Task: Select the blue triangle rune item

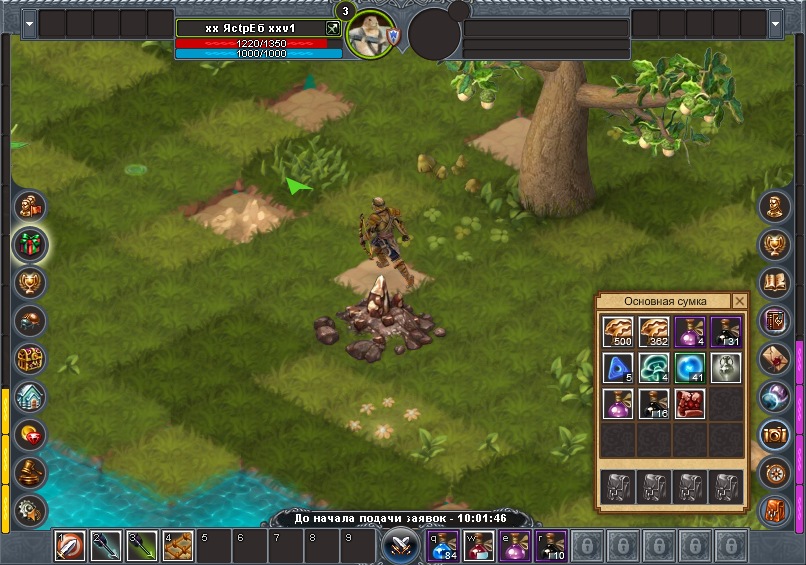Action: (x=617, y=368)
